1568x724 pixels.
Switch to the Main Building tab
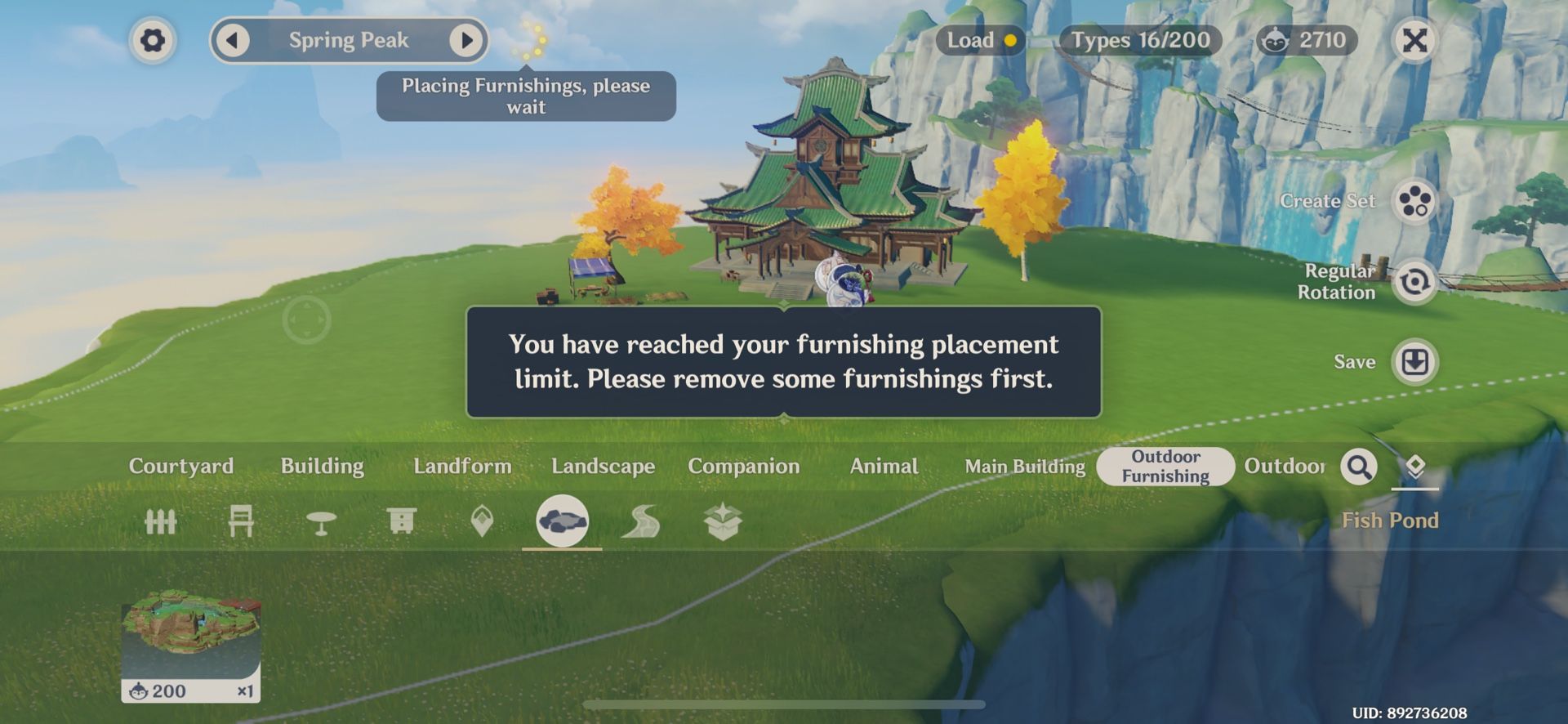pos(1025,467)
